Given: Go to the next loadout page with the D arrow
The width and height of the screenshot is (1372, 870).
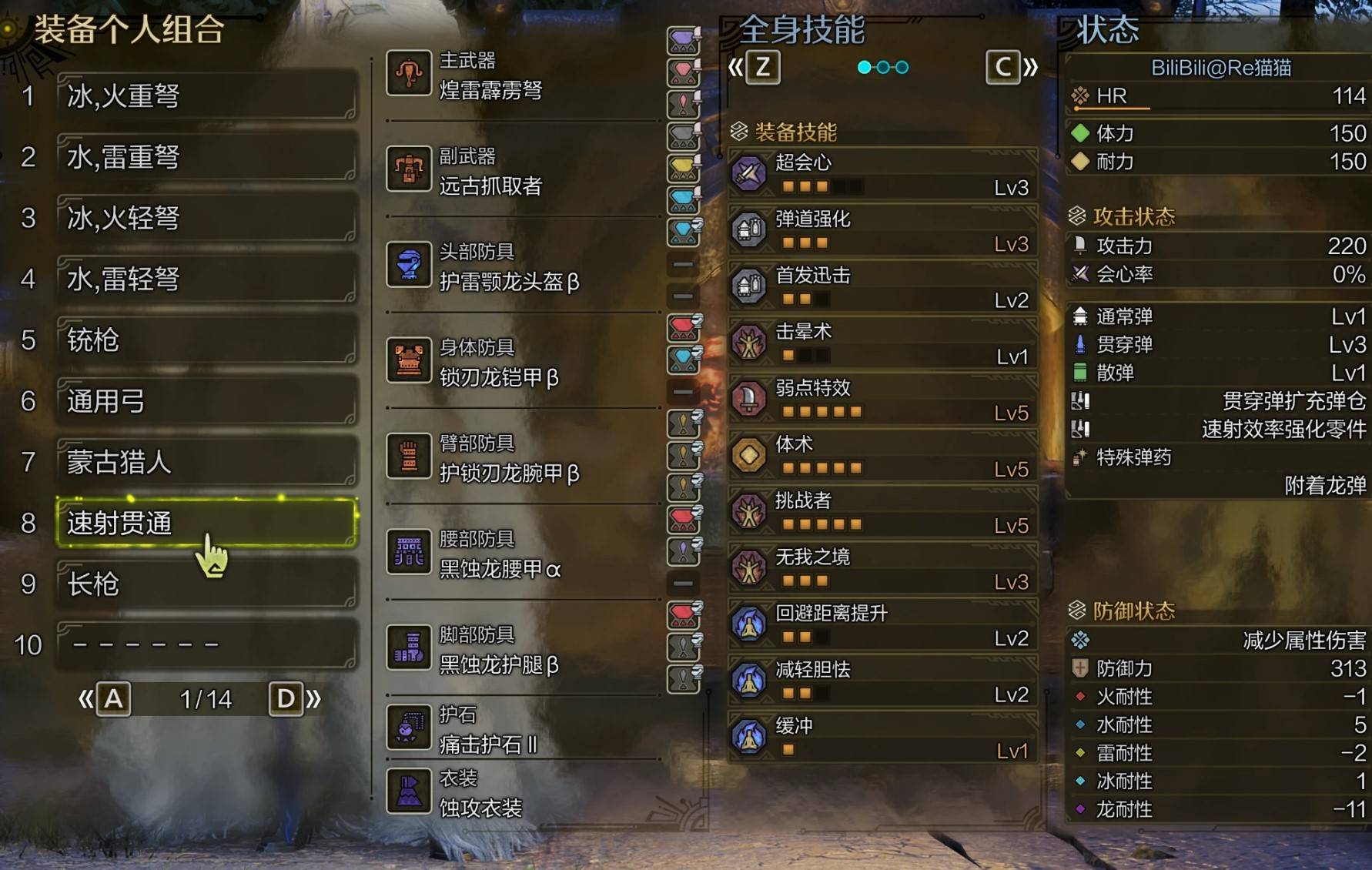Looking at the screenshot, I should pos(286,698).
